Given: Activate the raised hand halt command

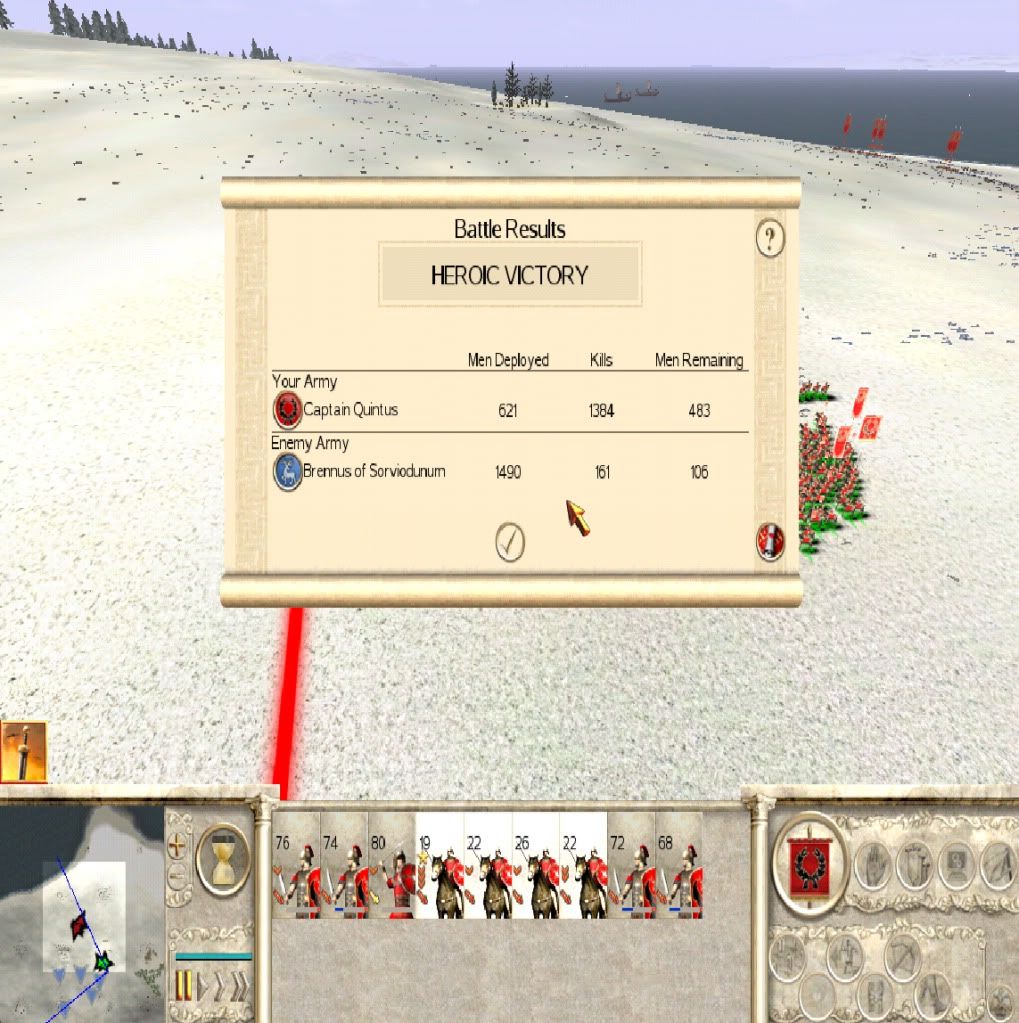Looking at the screenshot, I should (872, 865).
